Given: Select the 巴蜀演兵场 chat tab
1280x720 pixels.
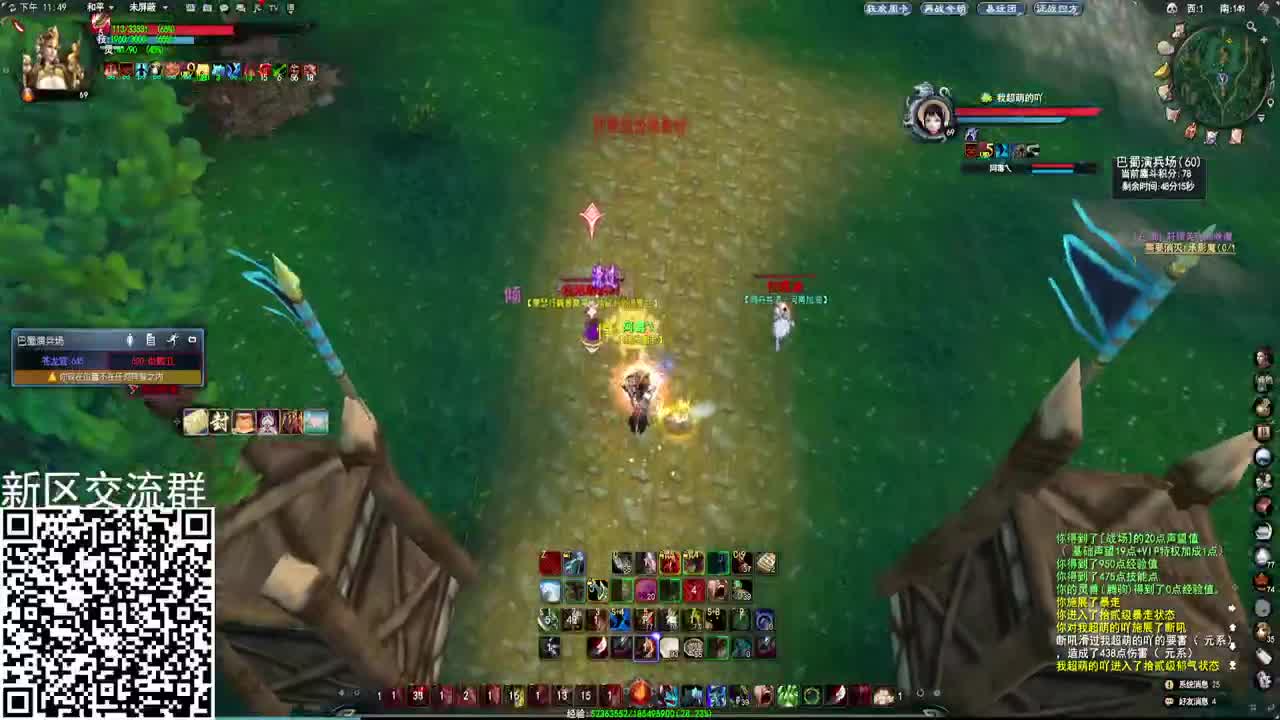Looking at the screenshot, I should (x=40, y=339).
